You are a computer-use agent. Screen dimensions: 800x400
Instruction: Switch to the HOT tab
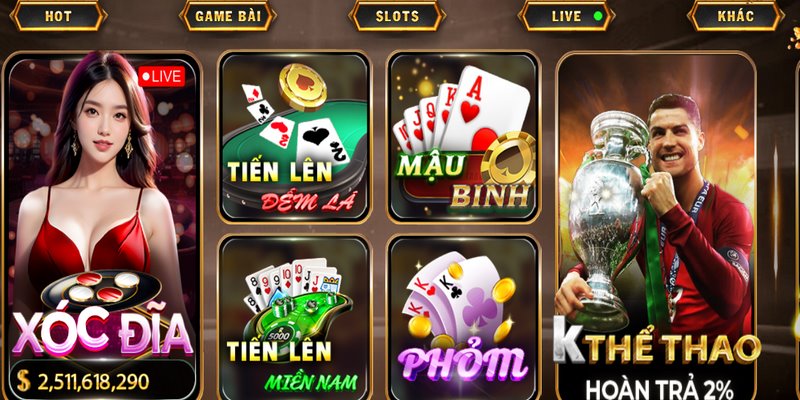[58, 16]
